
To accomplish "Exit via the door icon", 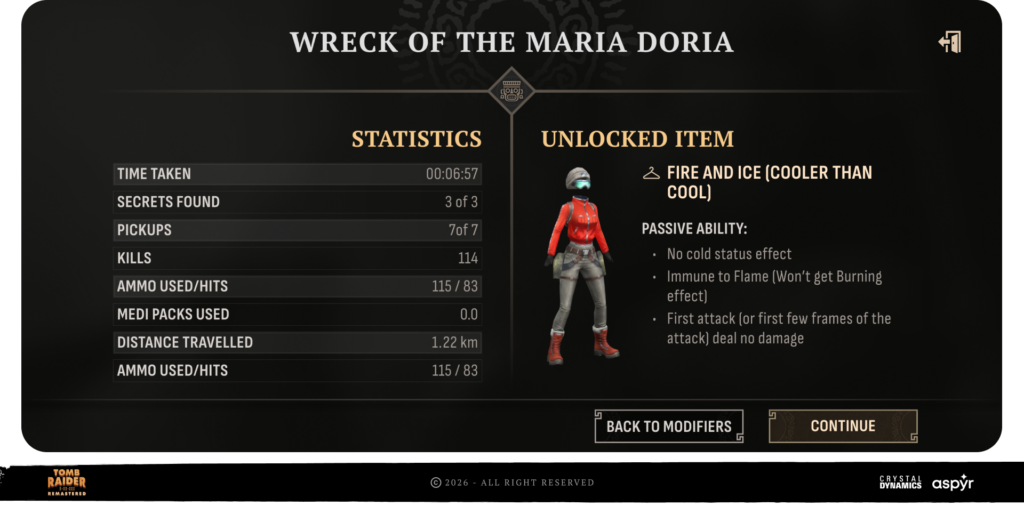I will 949,42.
